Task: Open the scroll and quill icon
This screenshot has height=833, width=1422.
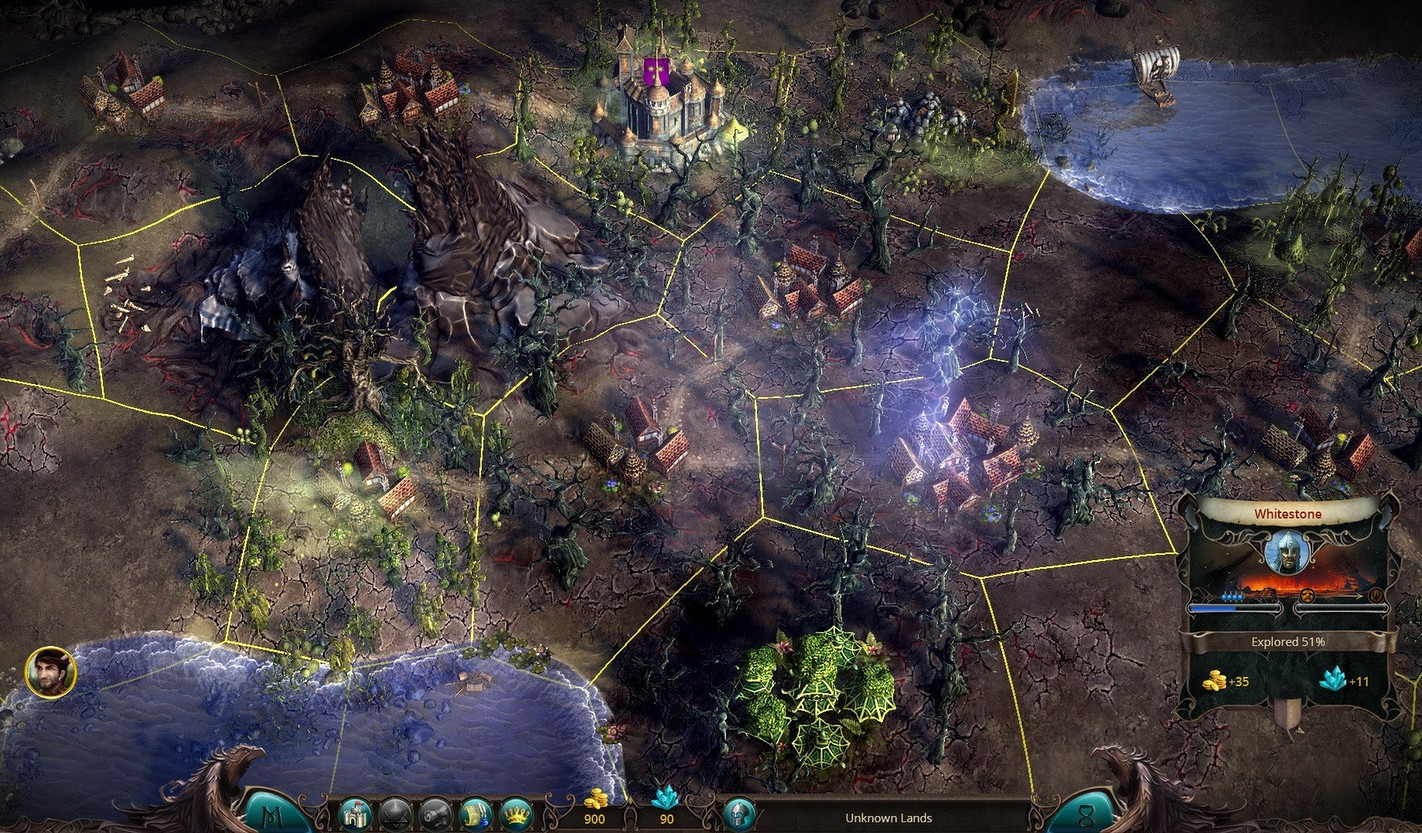Action: coord(475,813)
